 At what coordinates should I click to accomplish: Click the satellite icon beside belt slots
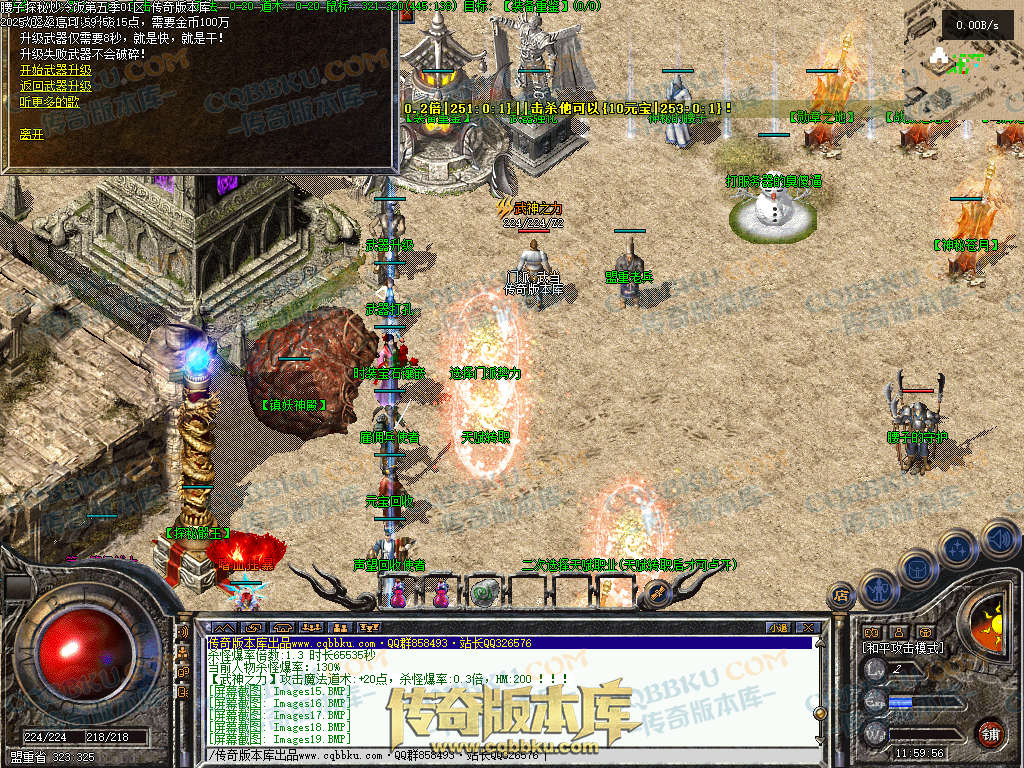657,593
